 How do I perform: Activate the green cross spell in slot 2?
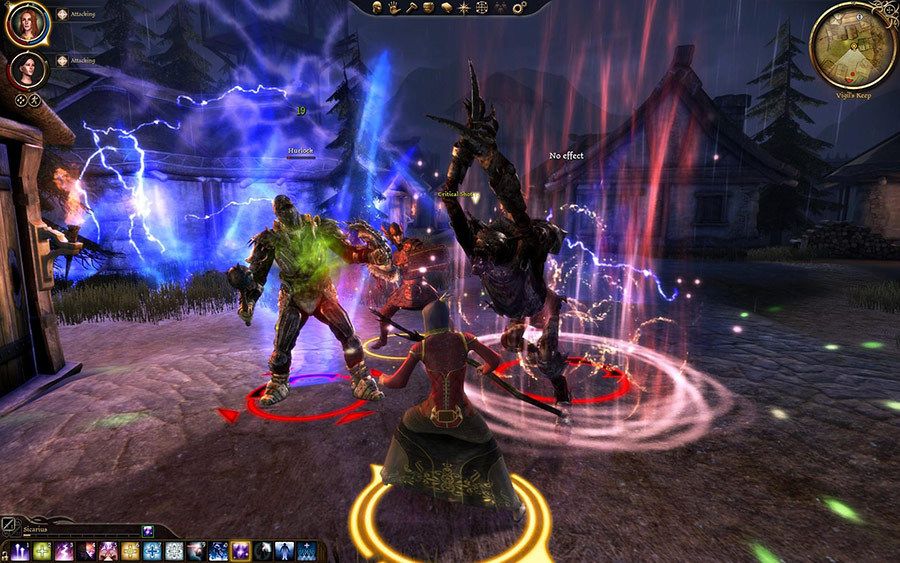point(43,551)
